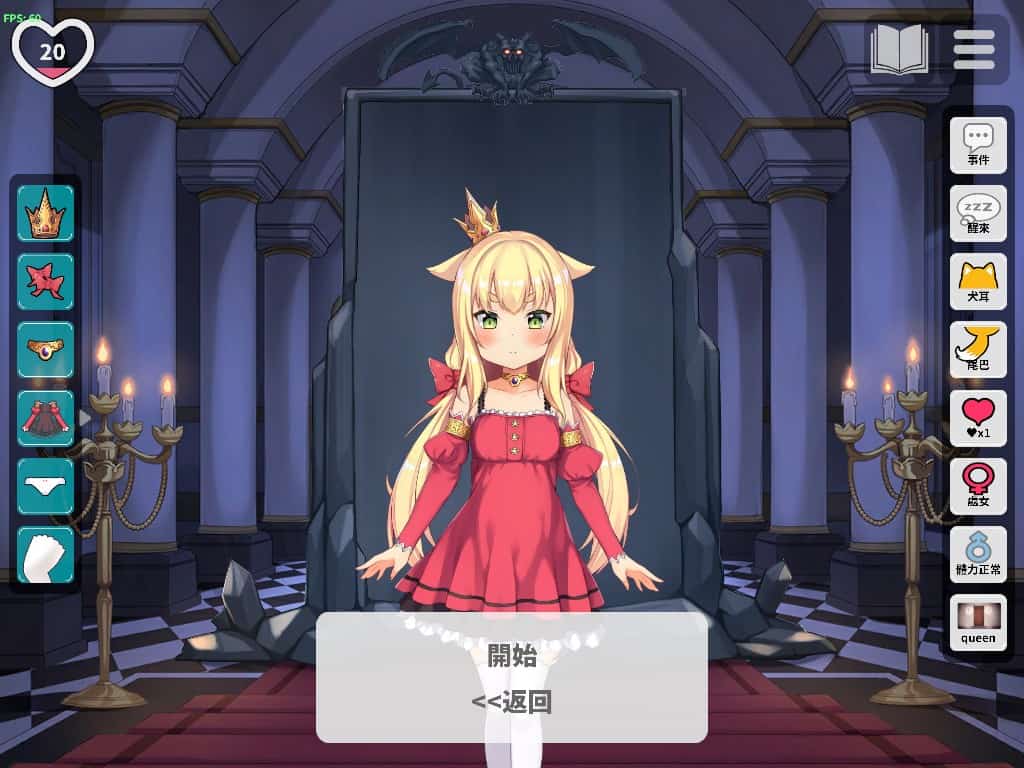
Task: Click the 體力正常 stamina button
Action: tap(977, 554)
